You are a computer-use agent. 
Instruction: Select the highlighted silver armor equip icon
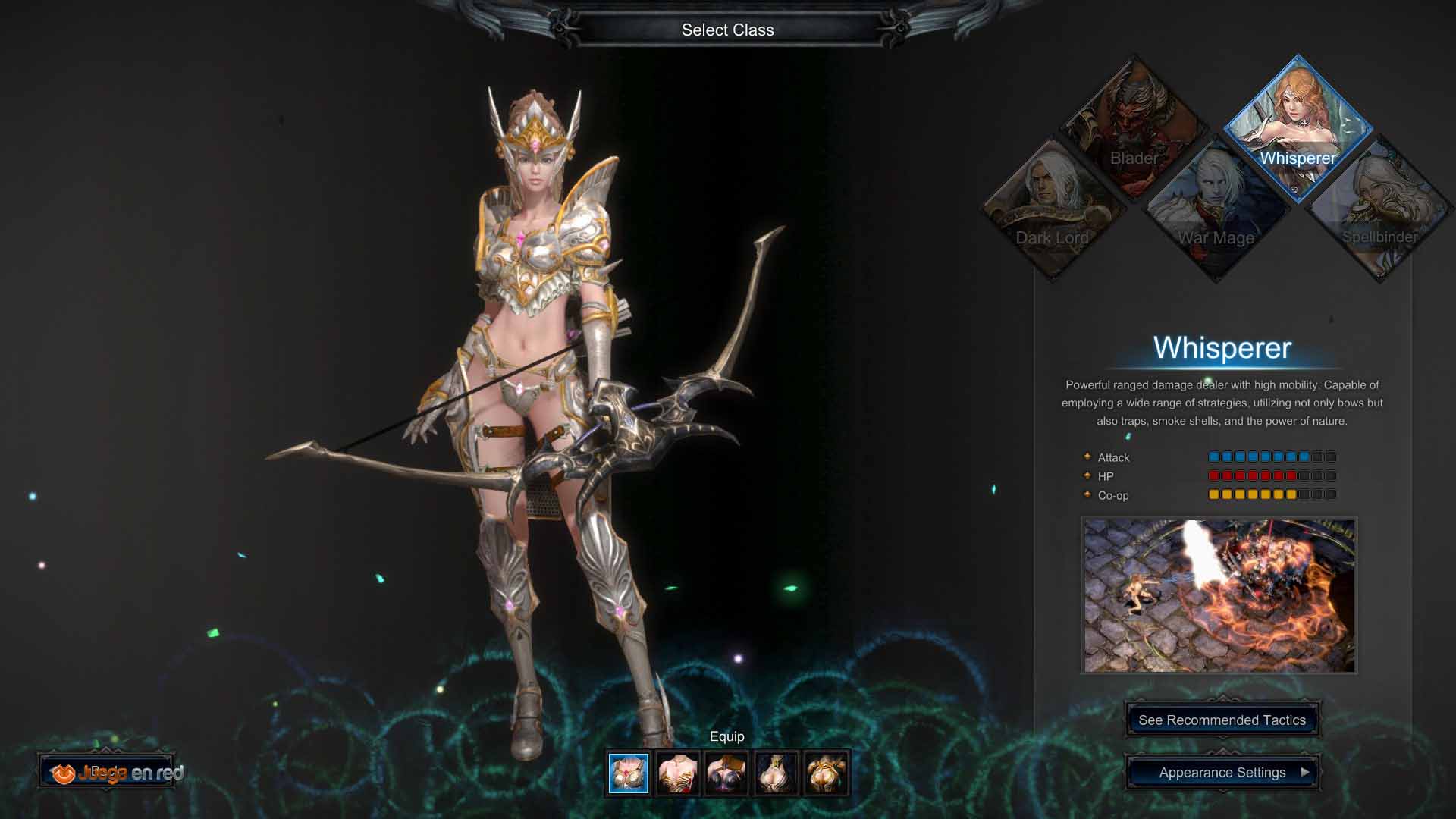pyautogui.click(x=629, y=773)
